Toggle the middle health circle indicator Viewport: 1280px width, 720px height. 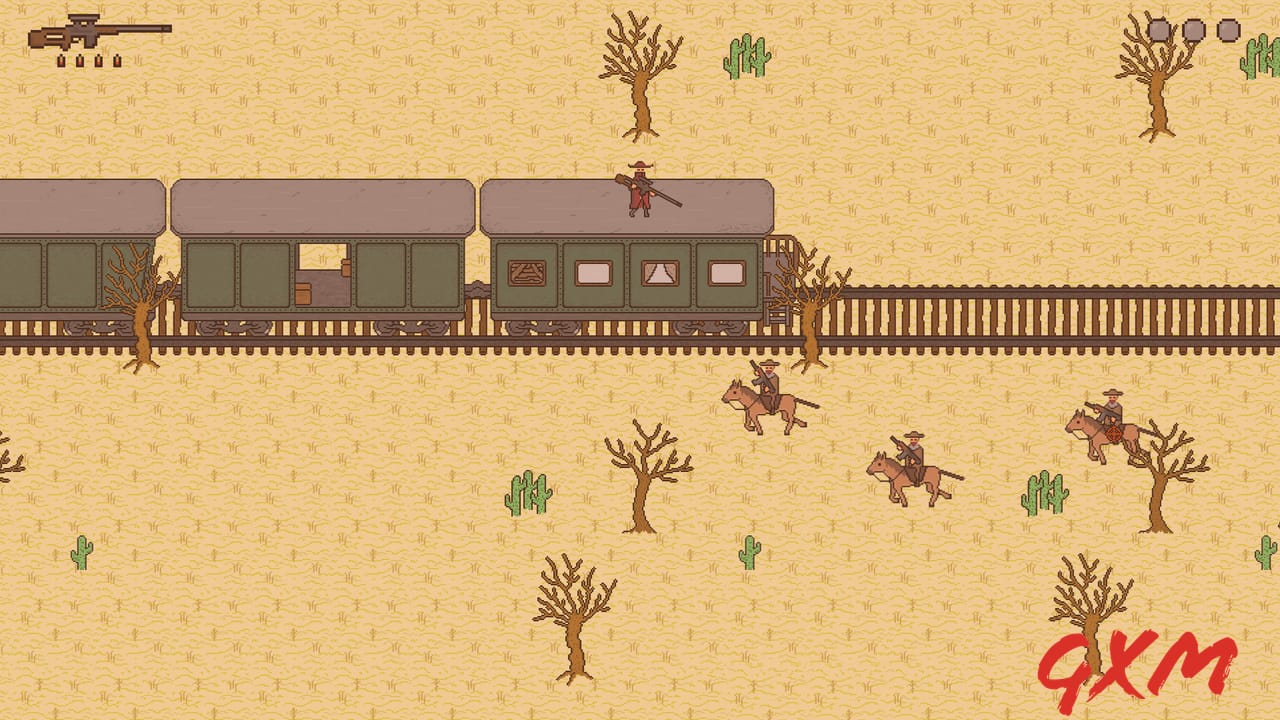point(1193,30)
